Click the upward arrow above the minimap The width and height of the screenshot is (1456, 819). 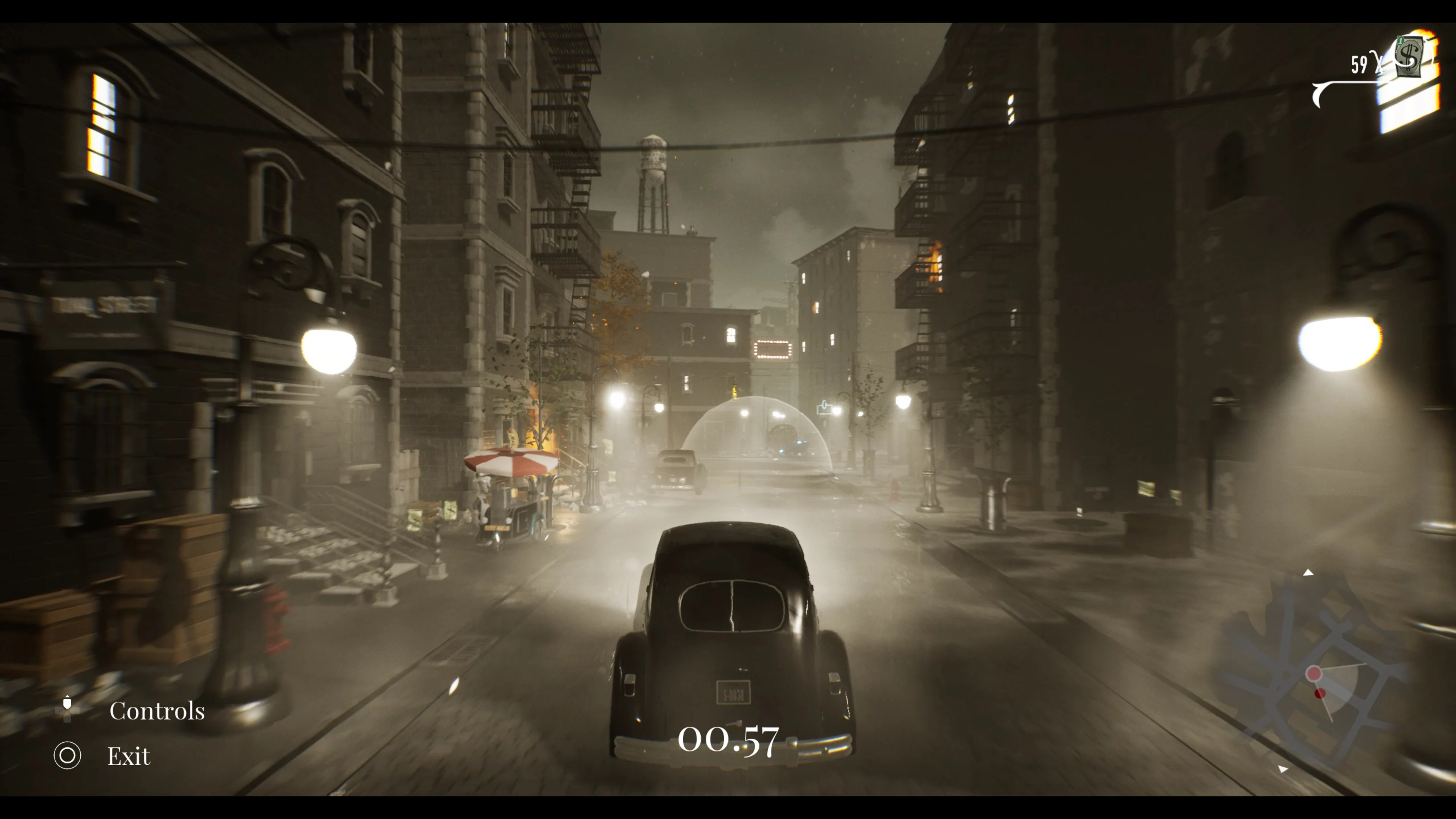pyautogui.click(x=1308, y=572)
